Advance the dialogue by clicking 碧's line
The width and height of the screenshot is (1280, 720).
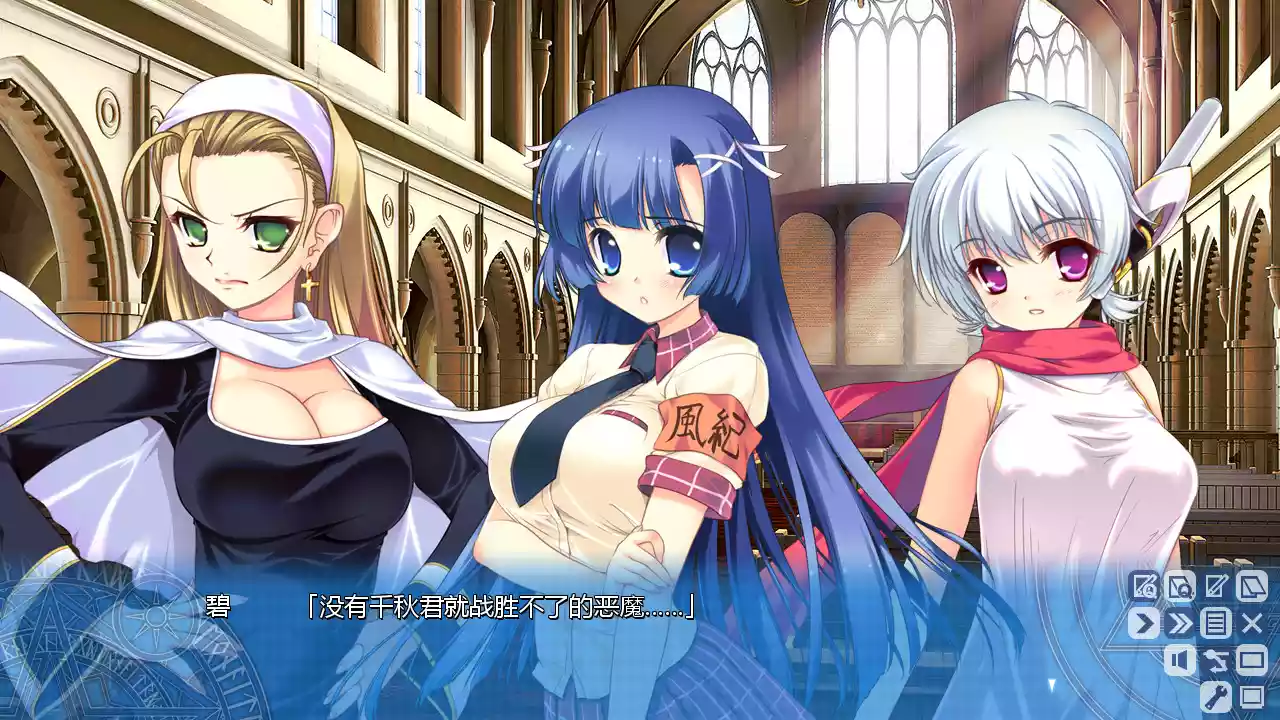click(500, 606)
